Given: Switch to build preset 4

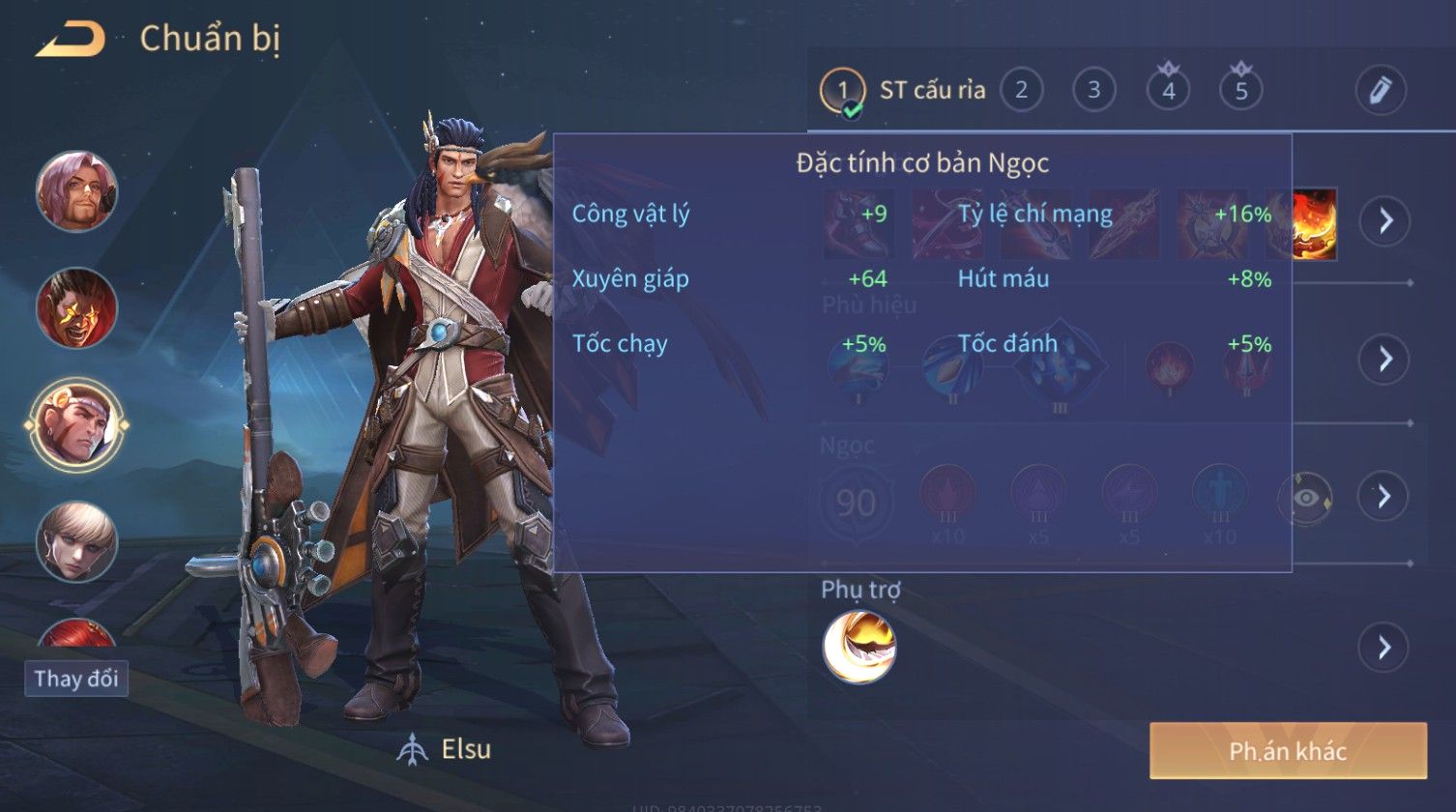Looking at the screenshot, I should 1168,91.
